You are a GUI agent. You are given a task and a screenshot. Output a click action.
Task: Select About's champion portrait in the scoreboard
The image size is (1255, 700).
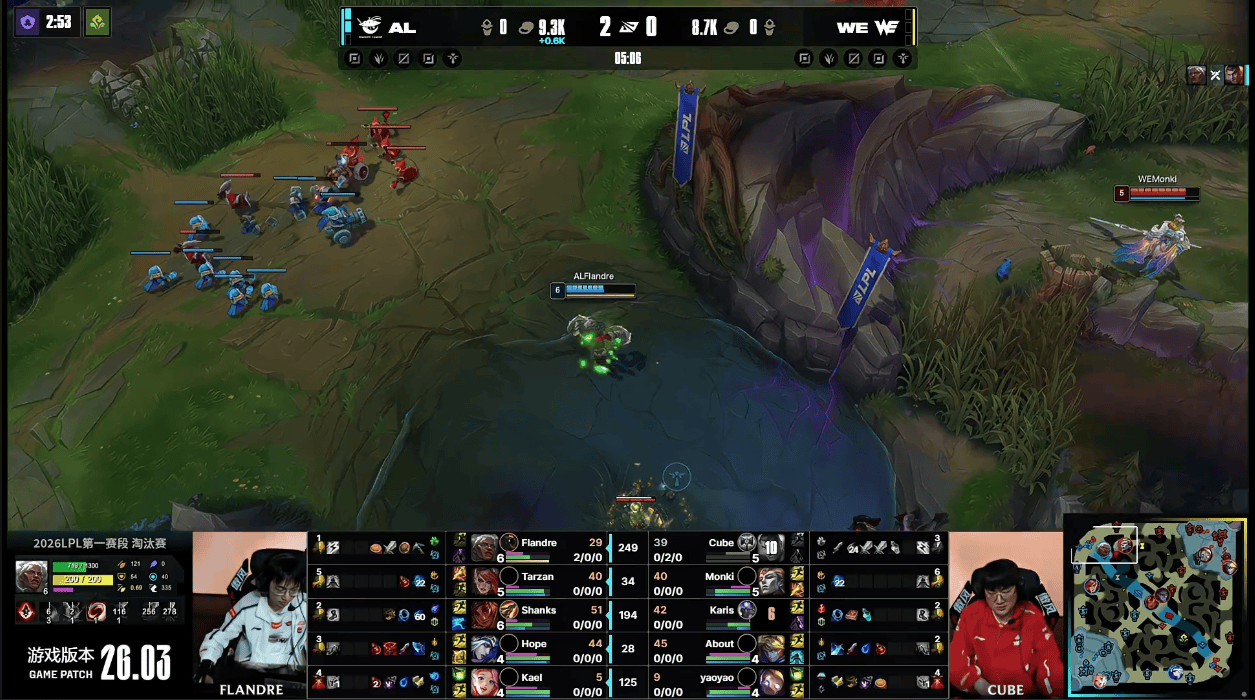click(x=770, y=647)
